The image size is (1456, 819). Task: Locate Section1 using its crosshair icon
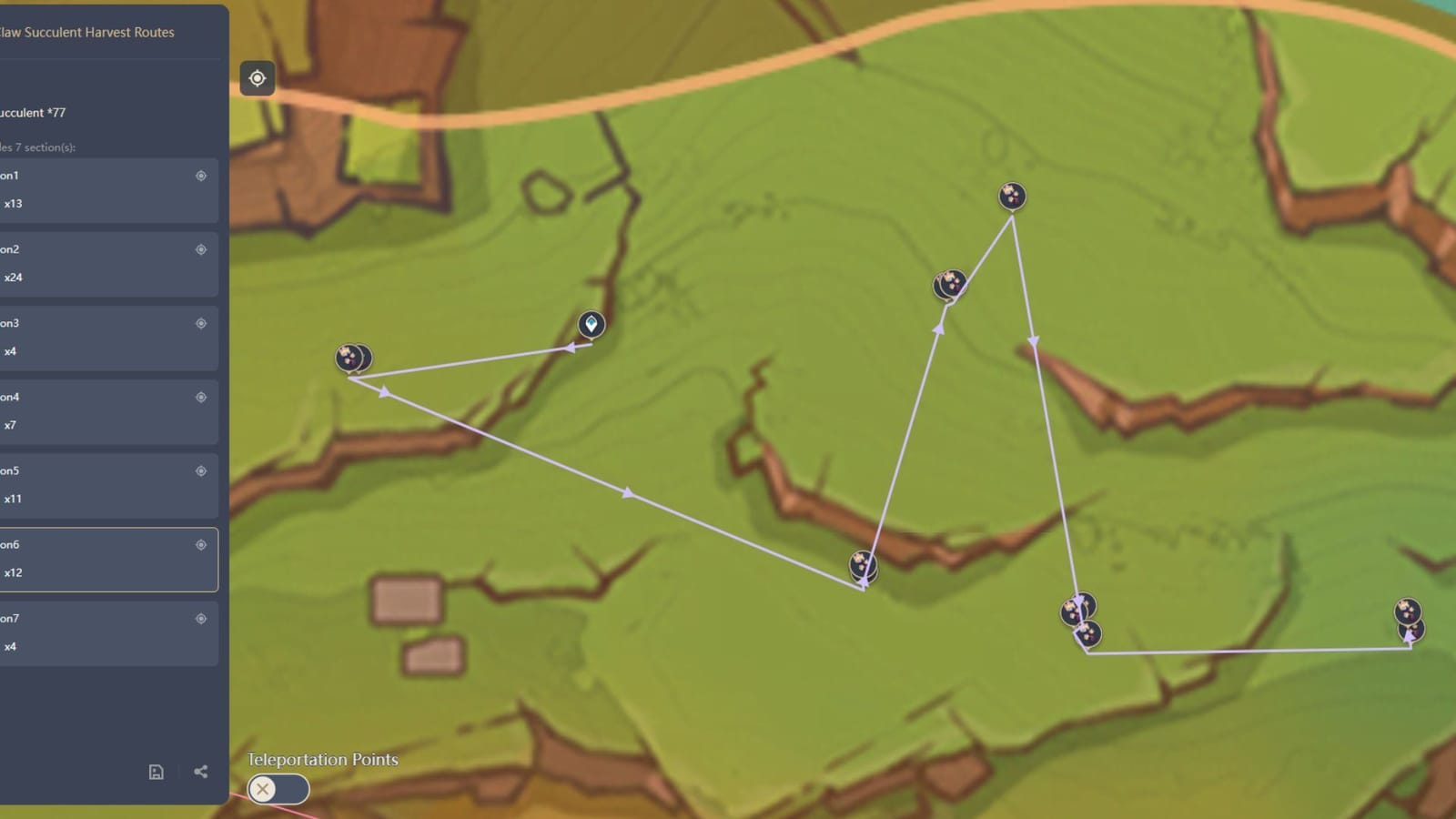[200, 176]
